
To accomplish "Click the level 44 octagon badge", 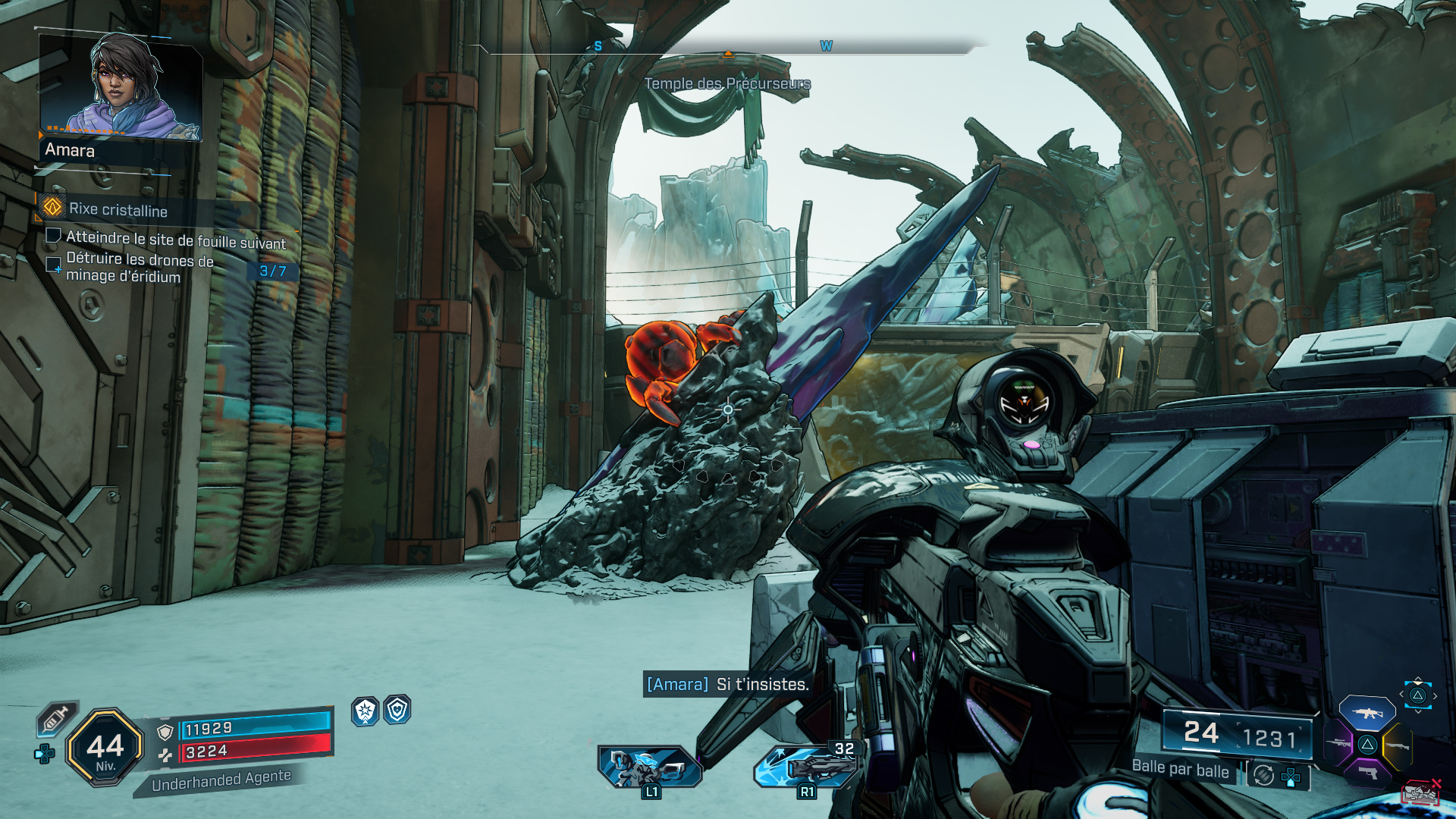I will point(105,748).
